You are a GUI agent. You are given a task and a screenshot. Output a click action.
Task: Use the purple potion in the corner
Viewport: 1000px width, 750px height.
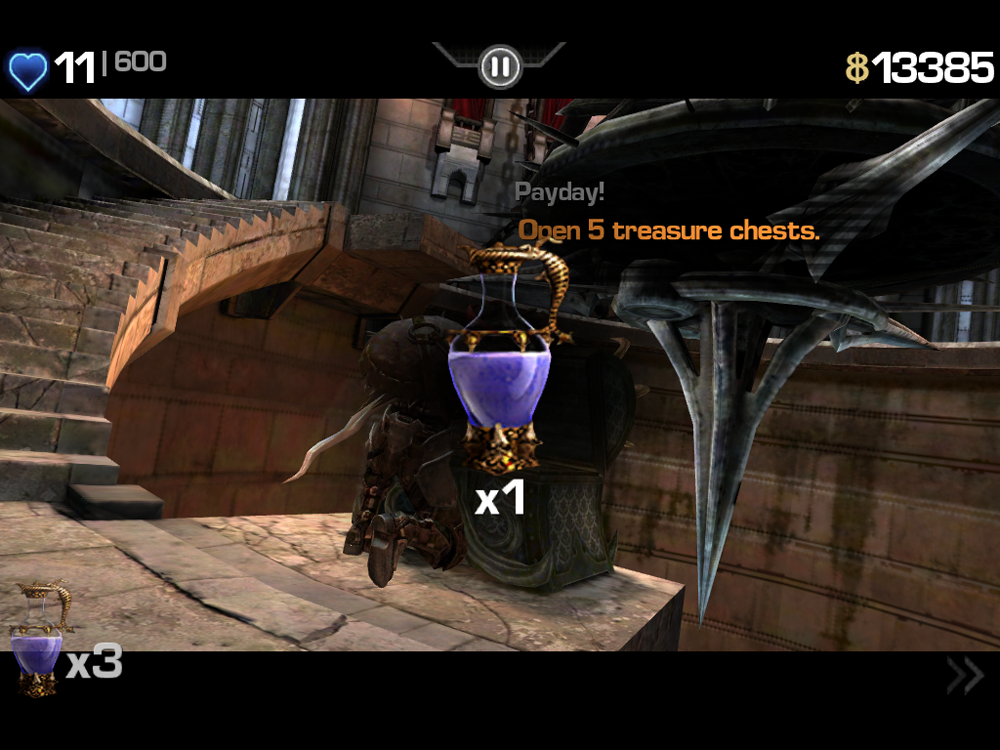pyautogui.click(x=38, y=640)
